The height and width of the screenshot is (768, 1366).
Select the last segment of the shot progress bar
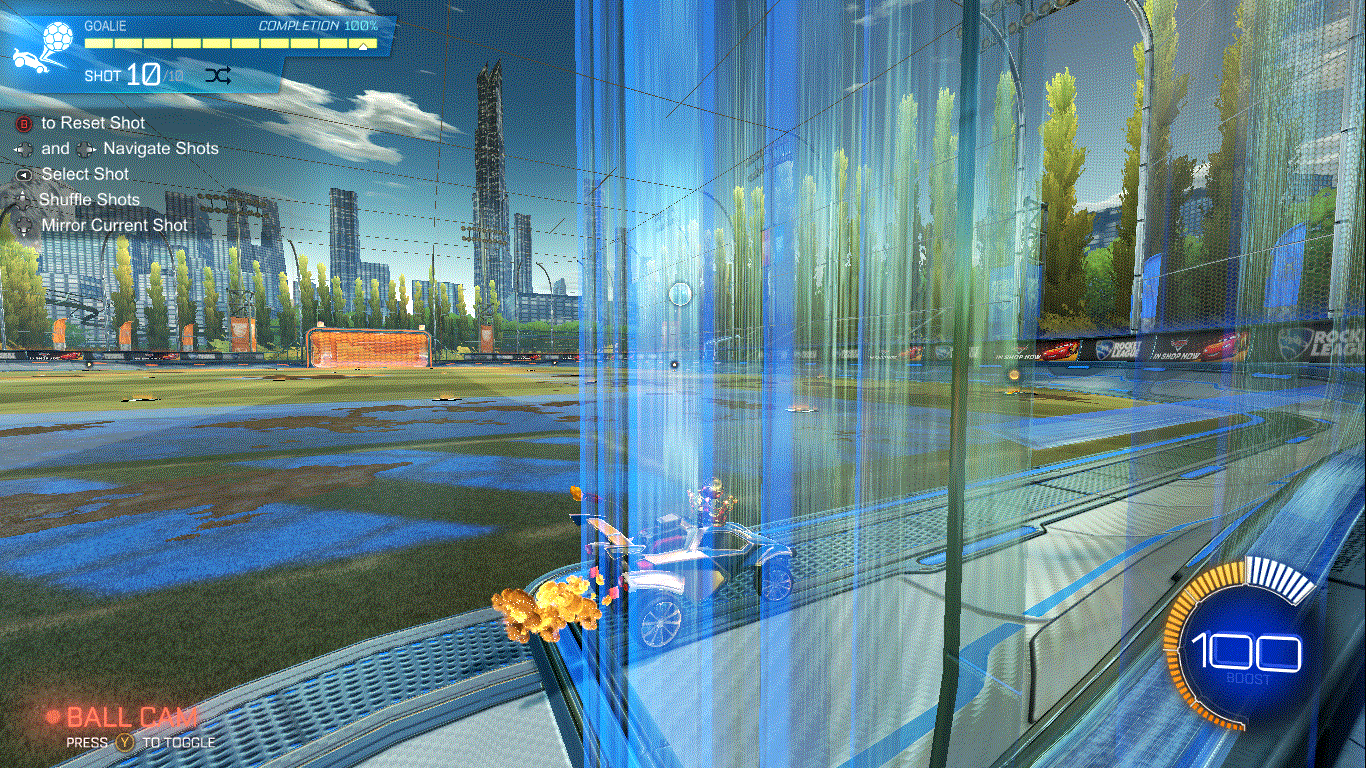point(362,44)
